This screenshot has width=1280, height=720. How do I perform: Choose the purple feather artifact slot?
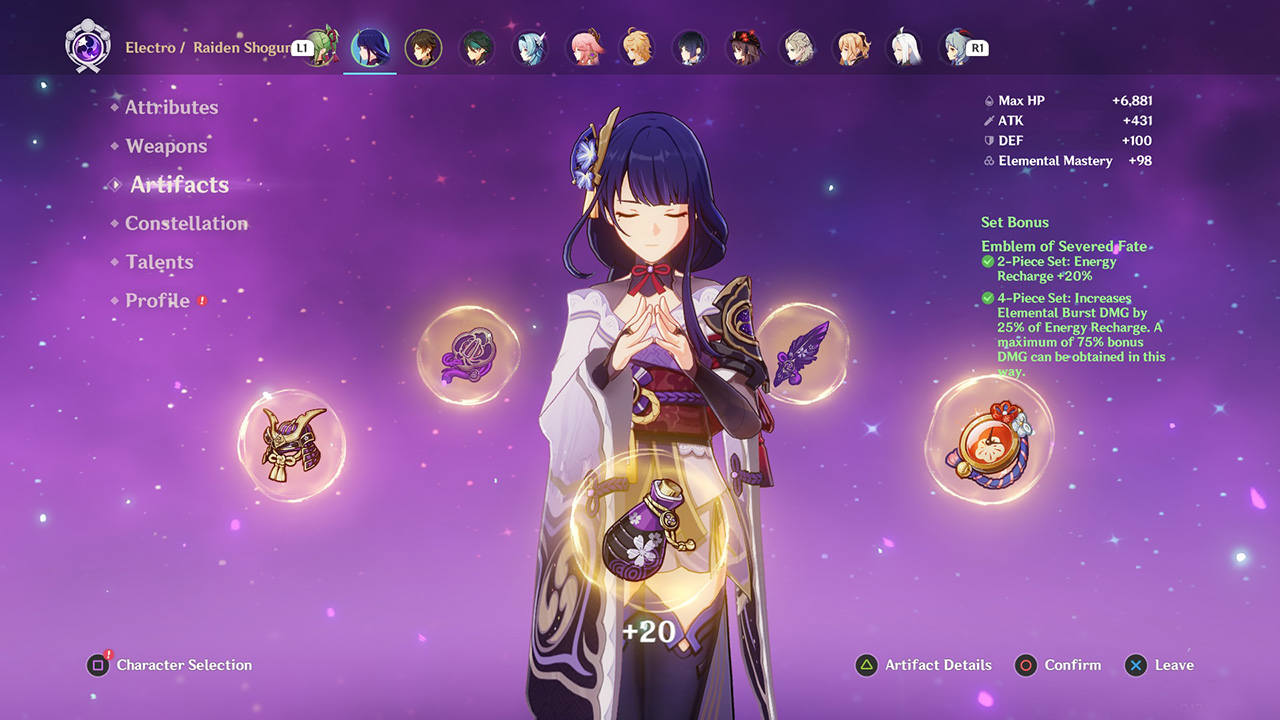point(802,353)
